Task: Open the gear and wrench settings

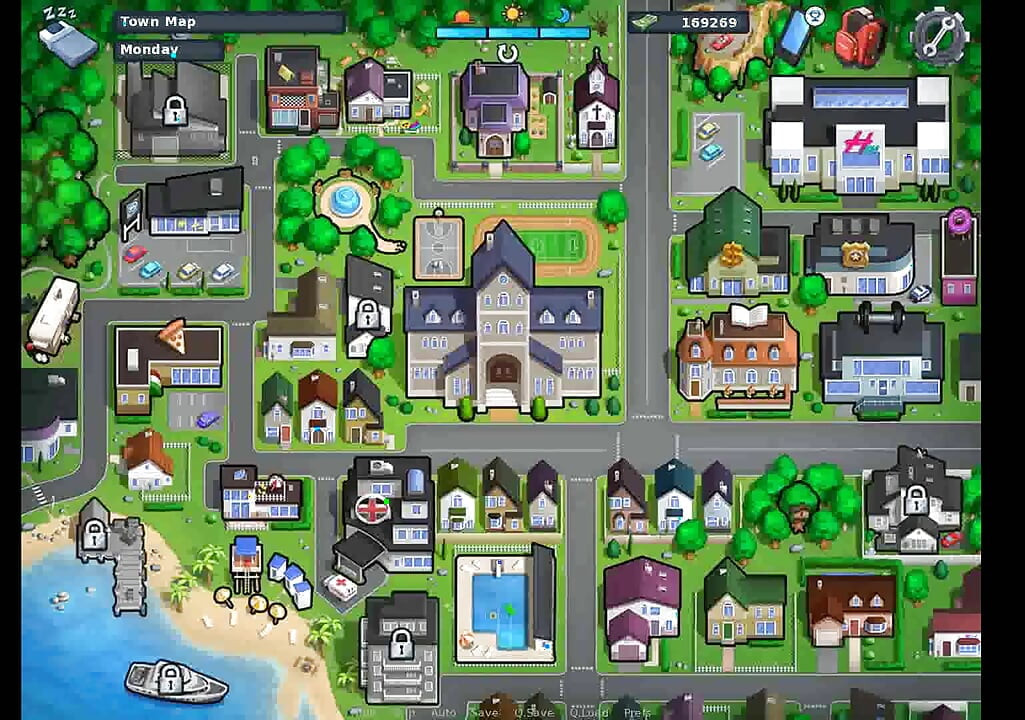Action: 938,36
